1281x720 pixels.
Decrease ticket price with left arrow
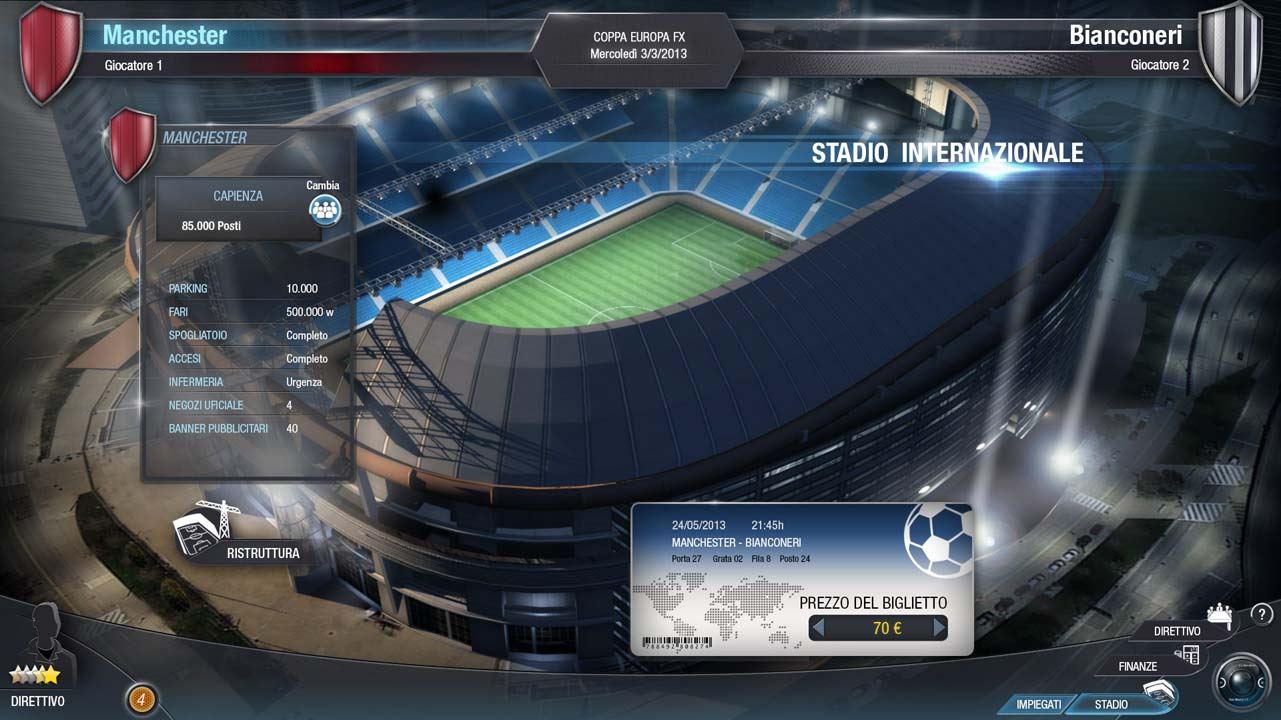coord(818,628)
